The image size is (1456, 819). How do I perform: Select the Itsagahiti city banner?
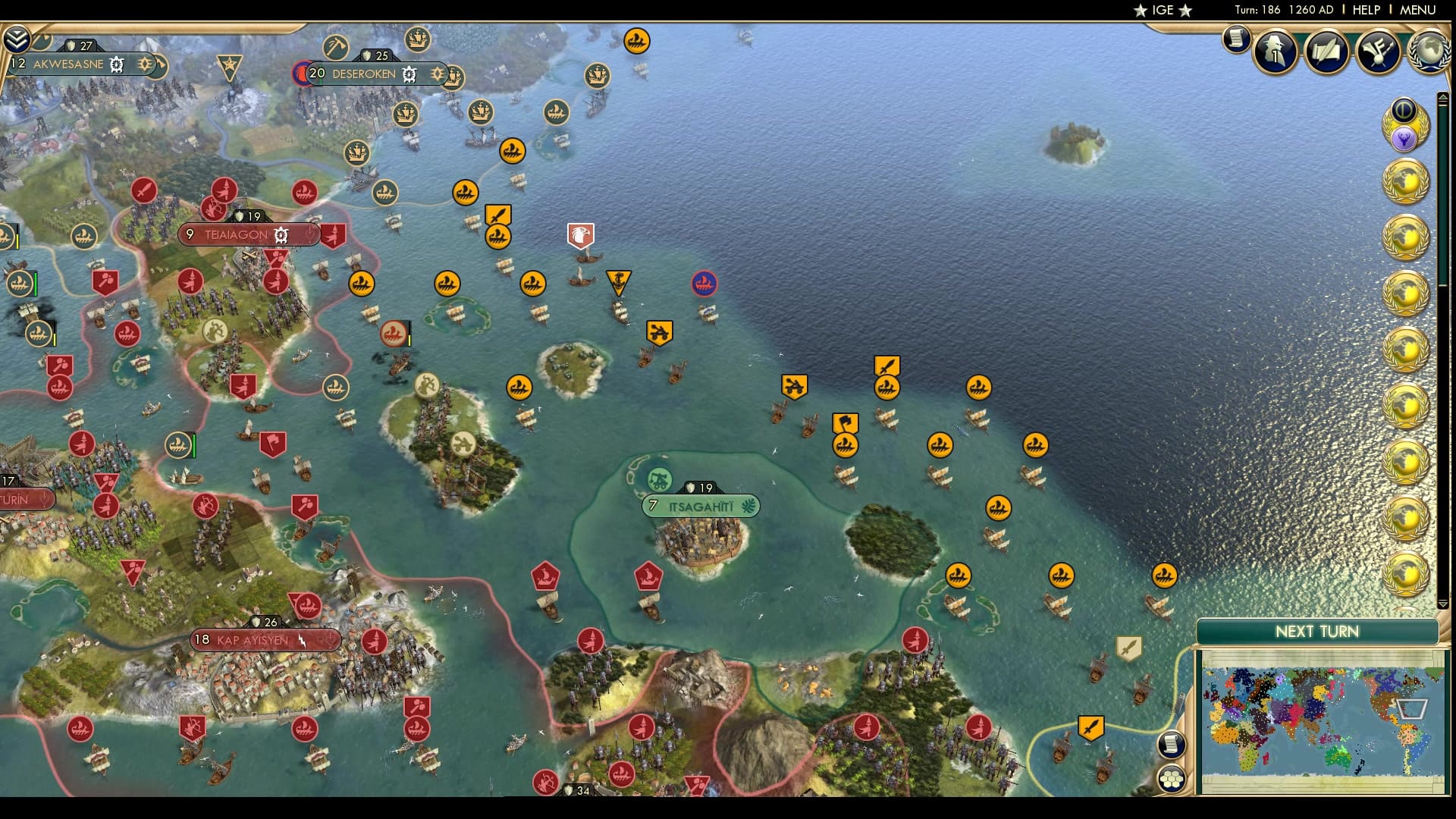pos(699,506)
